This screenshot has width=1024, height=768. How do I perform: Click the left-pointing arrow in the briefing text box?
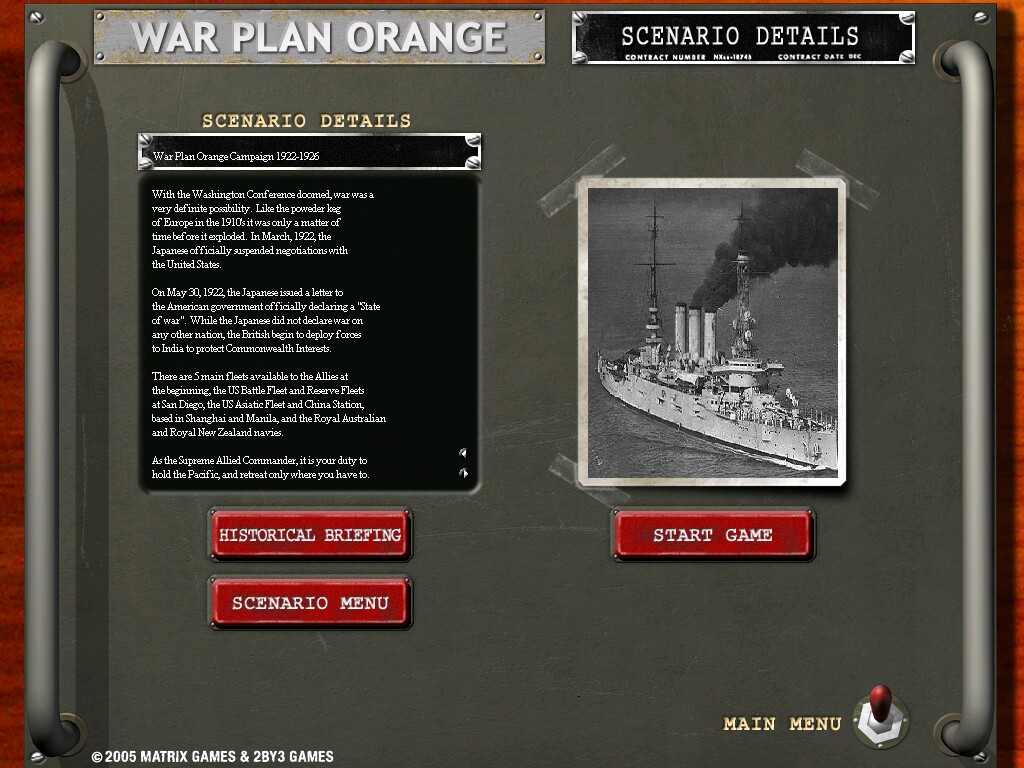tap(463, 453)
